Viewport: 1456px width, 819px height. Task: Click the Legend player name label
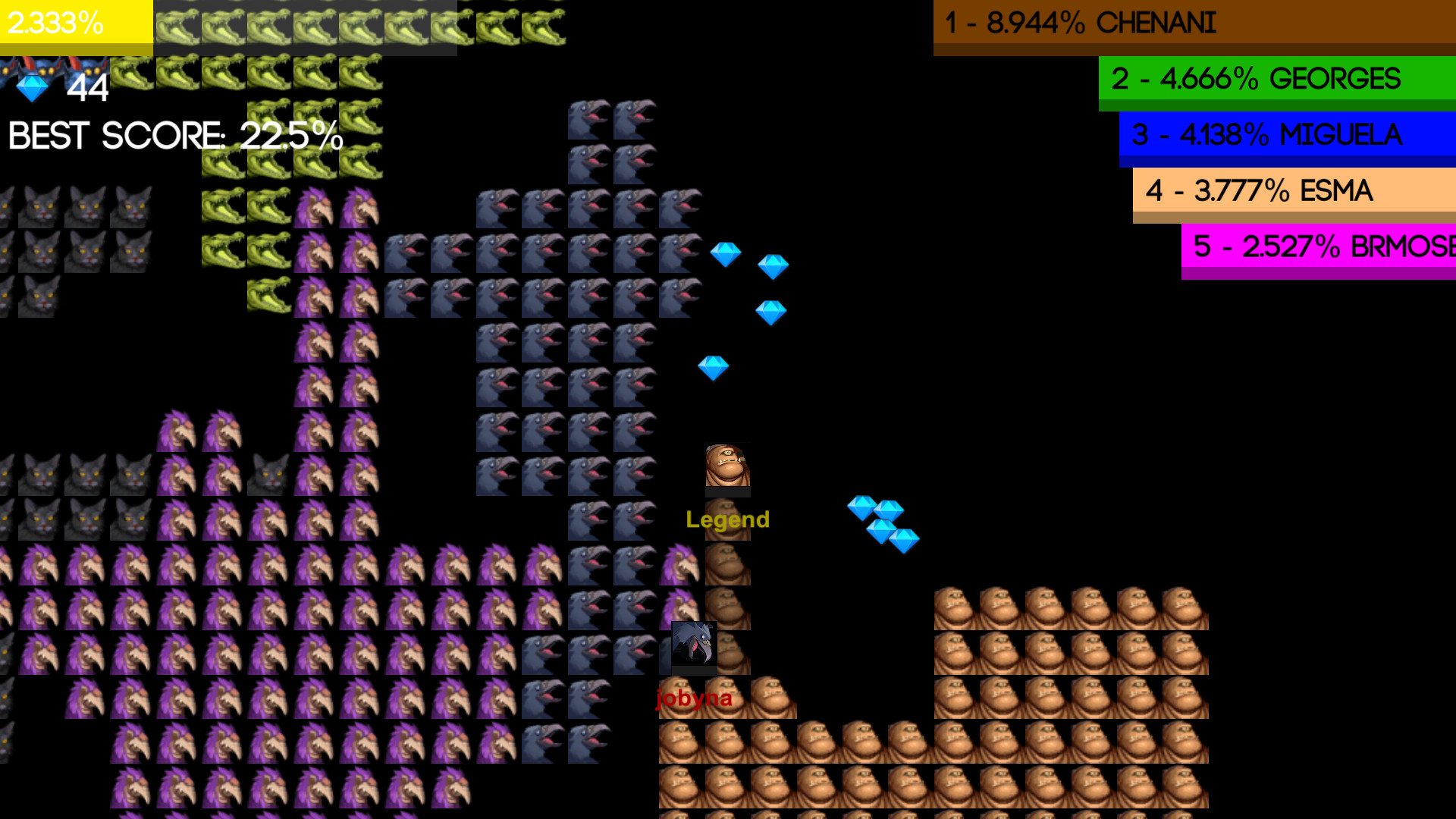pyautogui.click(x=726, y=520)
